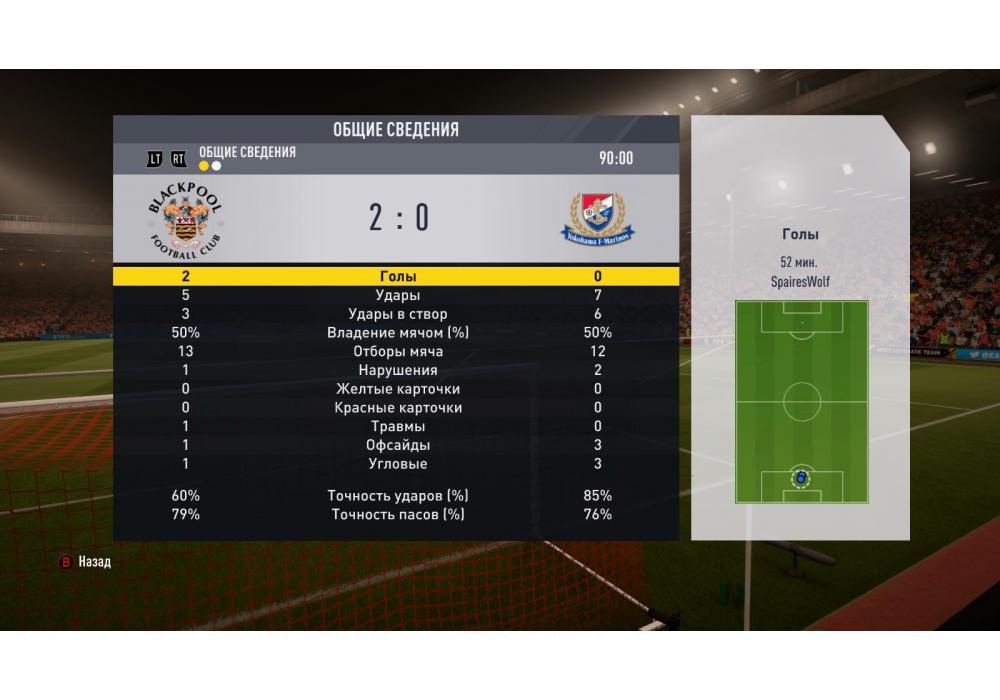Click the yellow first page dot
The height and width of the screenshot is (700, 1000).
[204, 166]
